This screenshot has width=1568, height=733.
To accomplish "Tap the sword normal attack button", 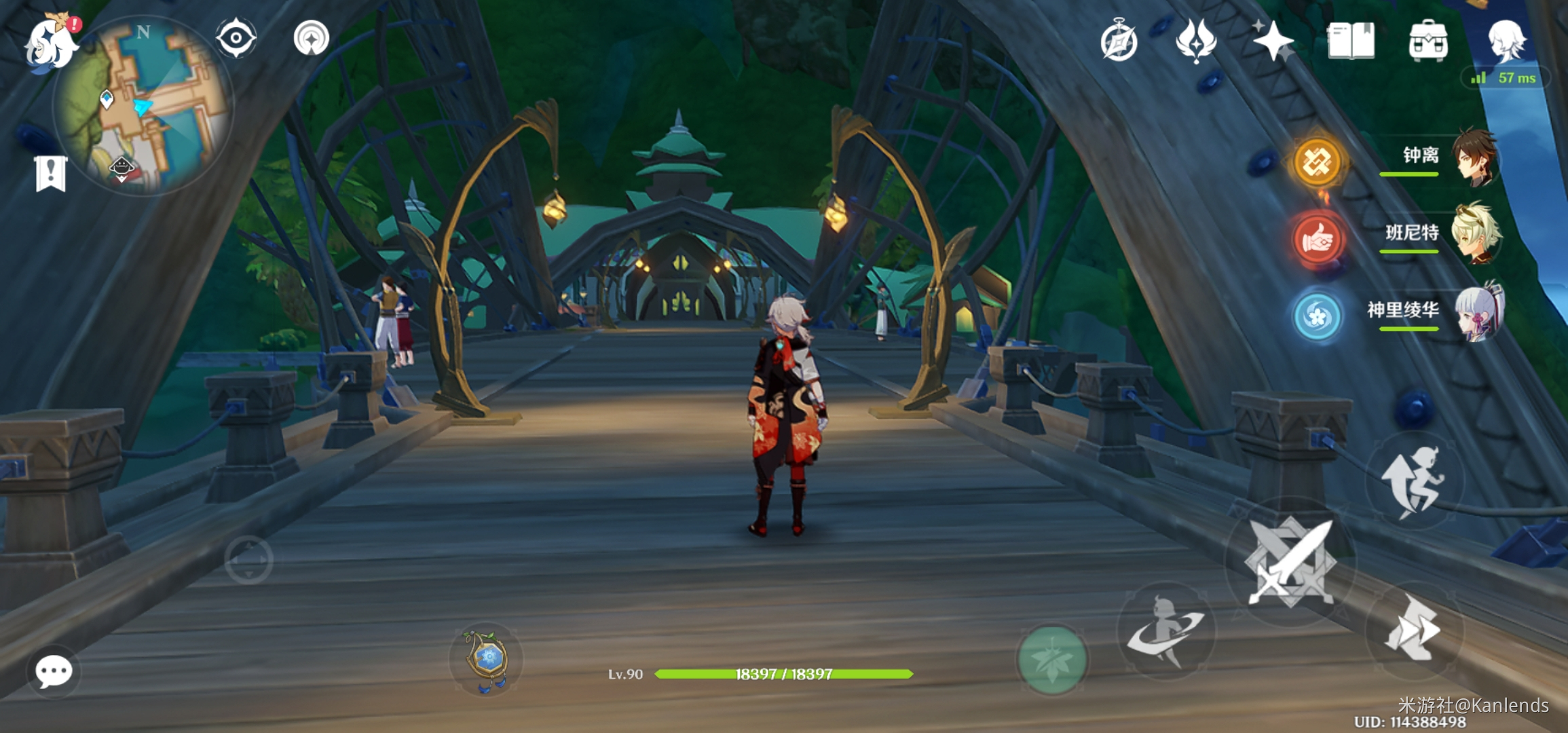I will pyautogui.click(x=1290, y=562).
